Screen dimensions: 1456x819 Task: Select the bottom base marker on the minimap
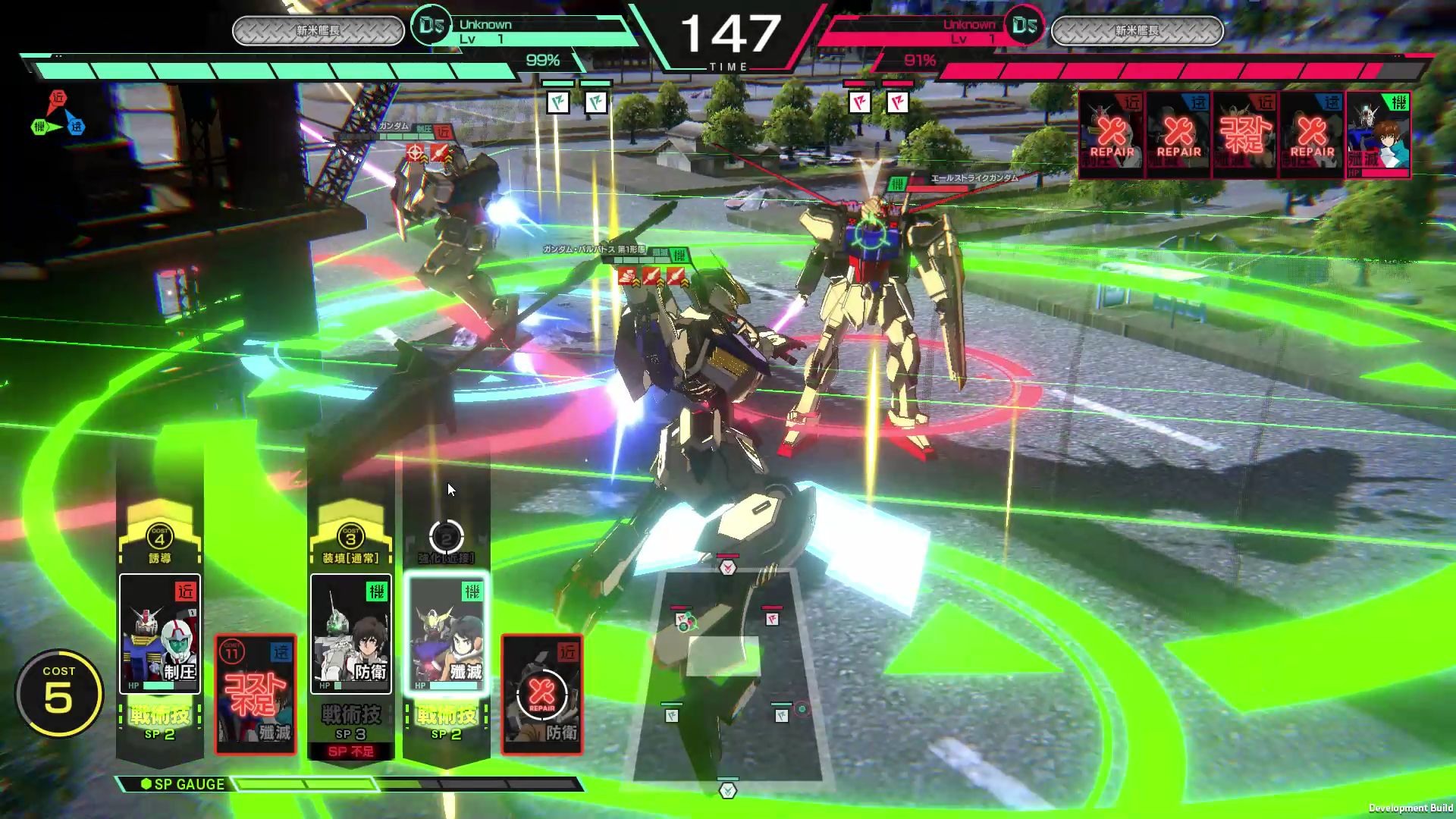(727, 790)
